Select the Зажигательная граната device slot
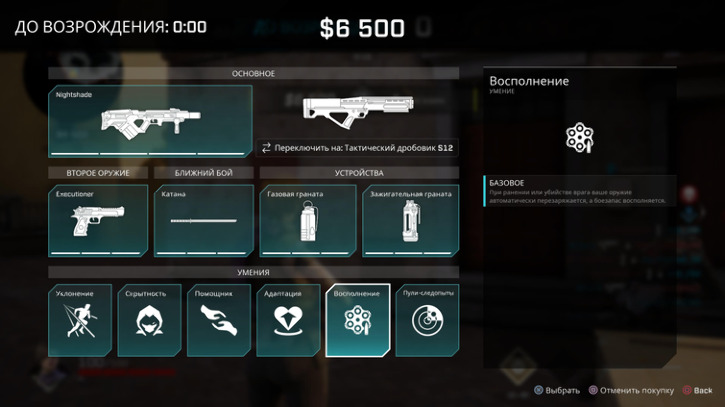Screen dimensions: 725x407 [x=410, y=220]
